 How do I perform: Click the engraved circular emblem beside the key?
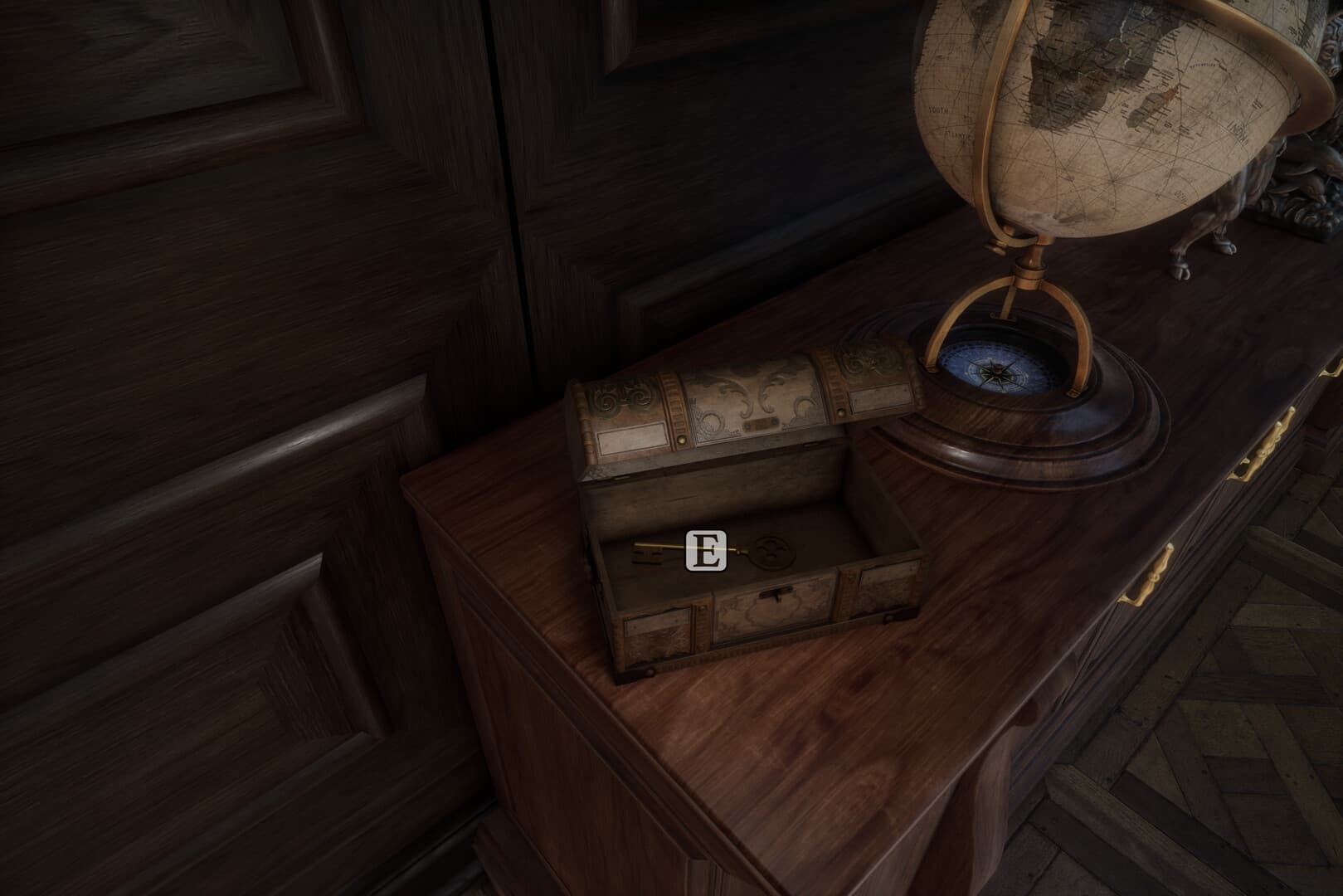pos(774,551)
